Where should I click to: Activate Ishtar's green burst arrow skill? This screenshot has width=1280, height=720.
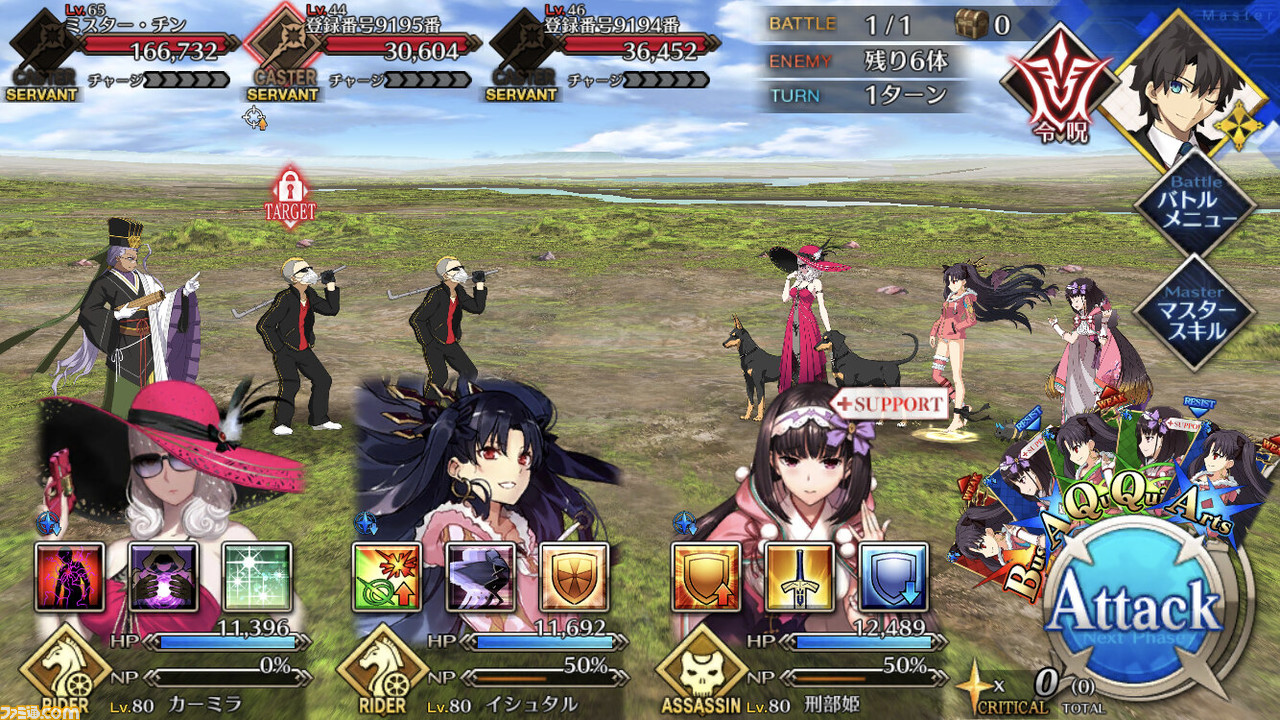click(387, 577)
